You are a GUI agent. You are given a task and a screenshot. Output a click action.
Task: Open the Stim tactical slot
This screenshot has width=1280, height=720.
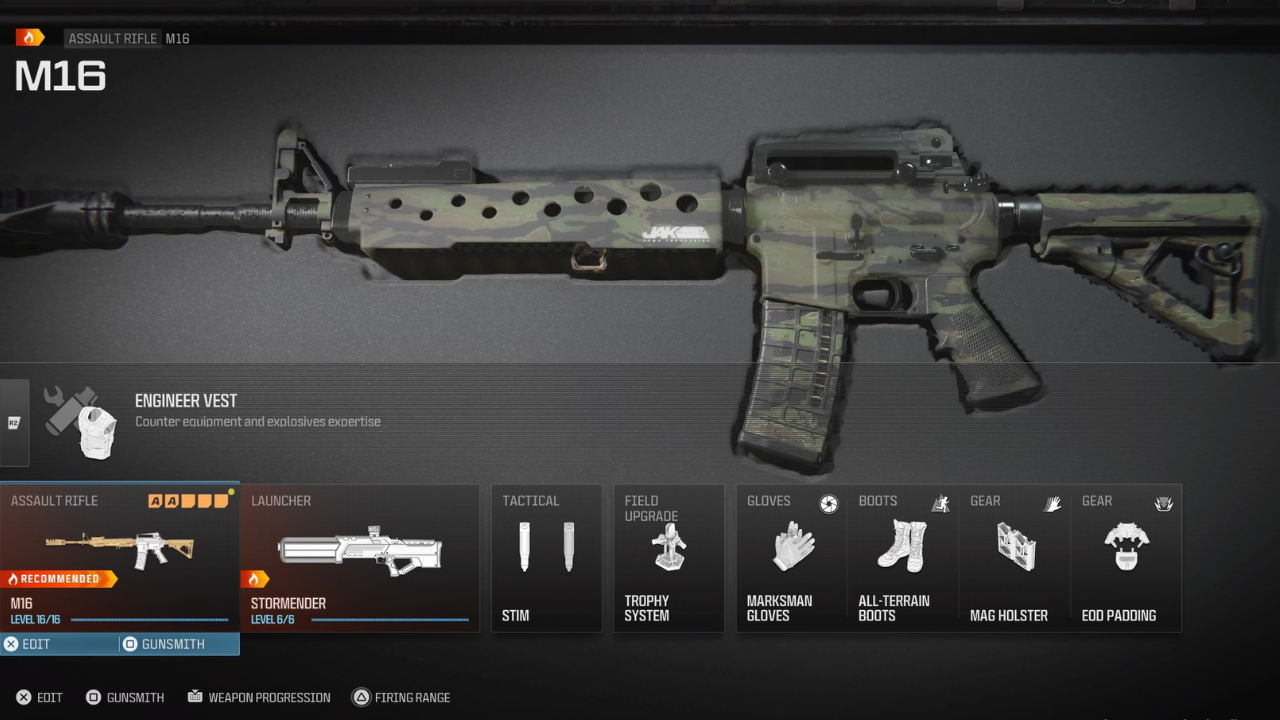pos(546,557)
